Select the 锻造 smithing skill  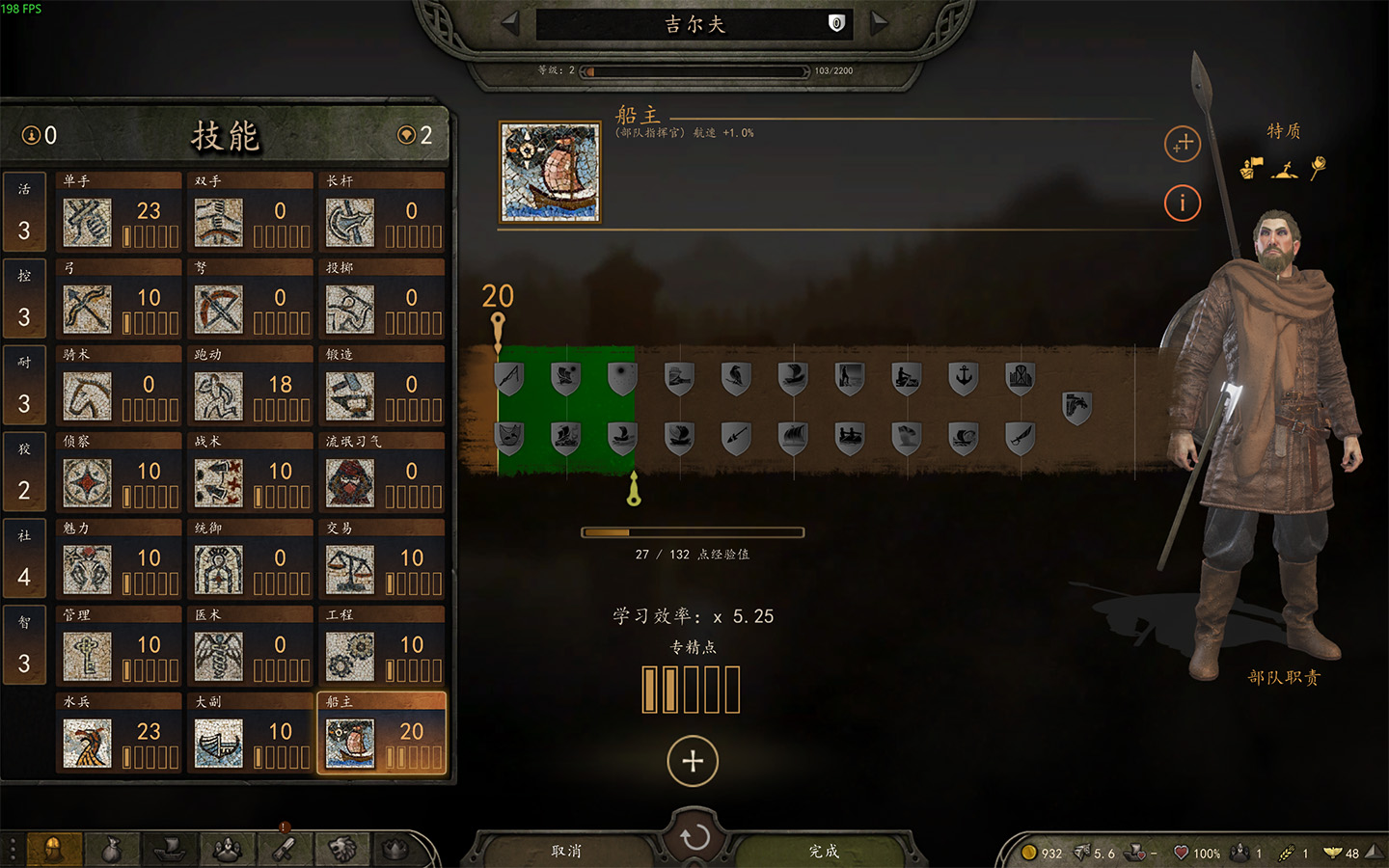click(x=382, y=387)
